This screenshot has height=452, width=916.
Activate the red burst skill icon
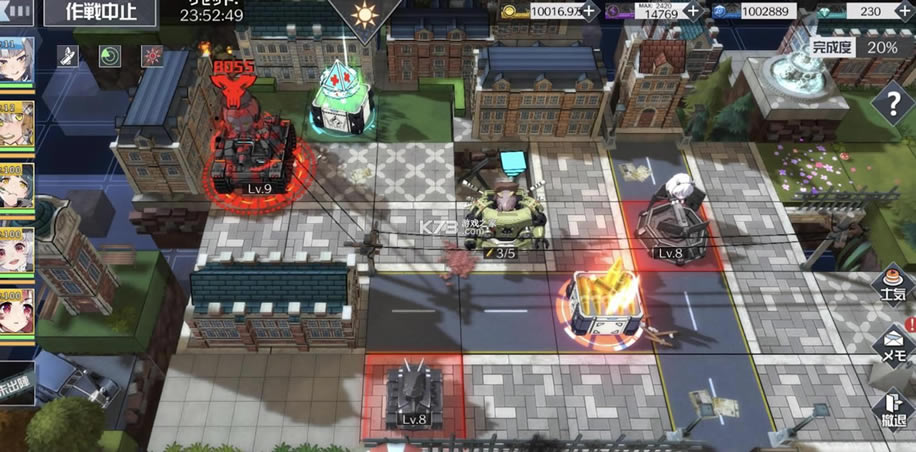pos(152,55)
